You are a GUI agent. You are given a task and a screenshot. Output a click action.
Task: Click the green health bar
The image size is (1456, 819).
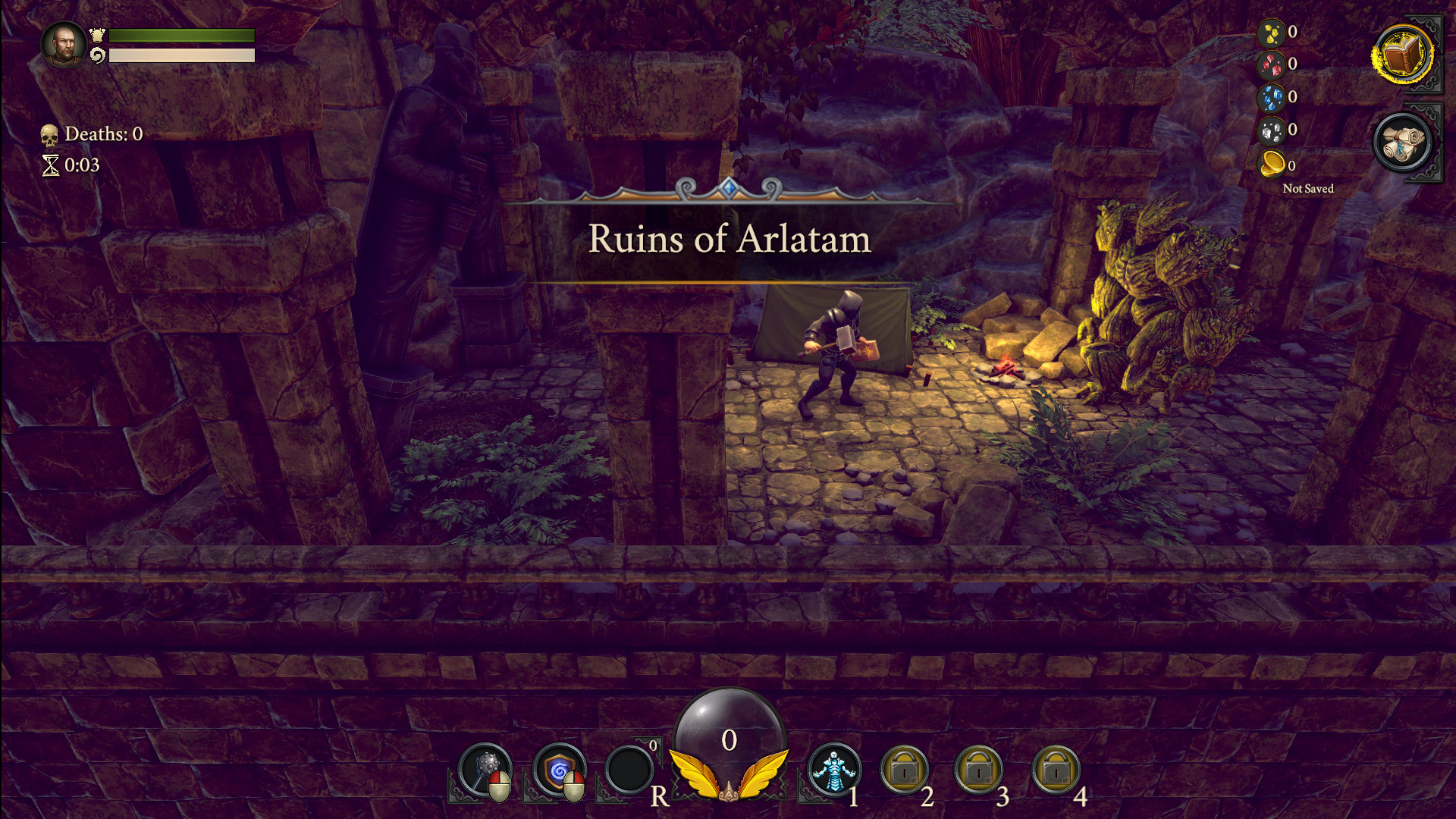pos(180,35)
